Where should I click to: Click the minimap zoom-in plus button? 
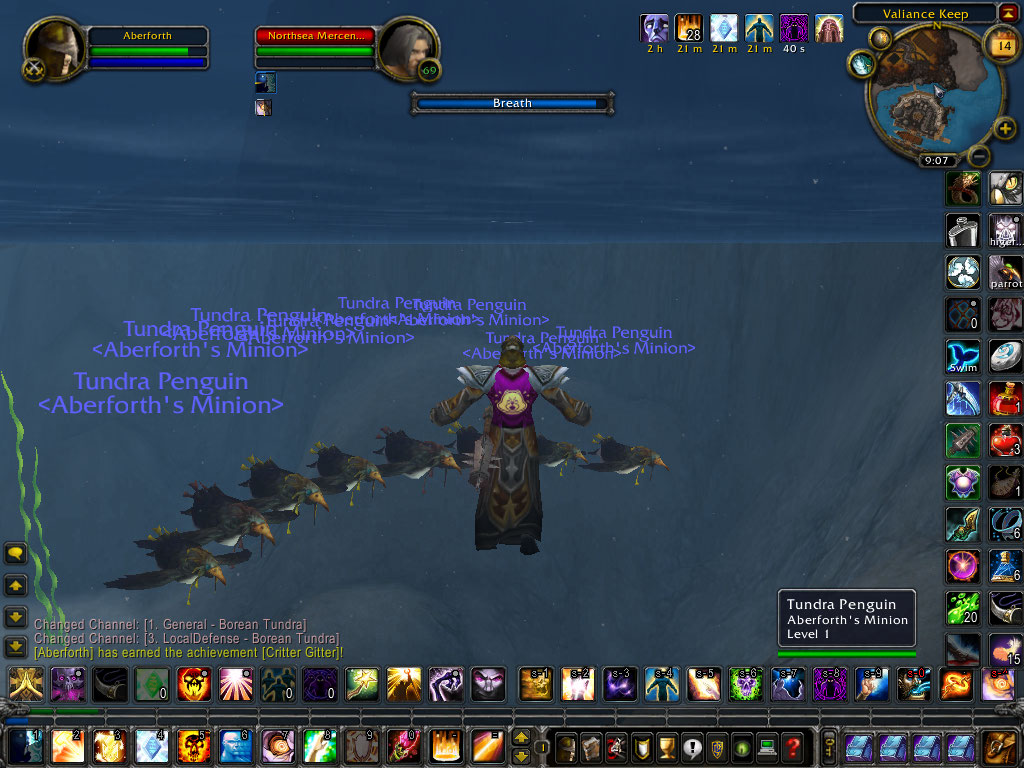click(x=1005, y=129)
